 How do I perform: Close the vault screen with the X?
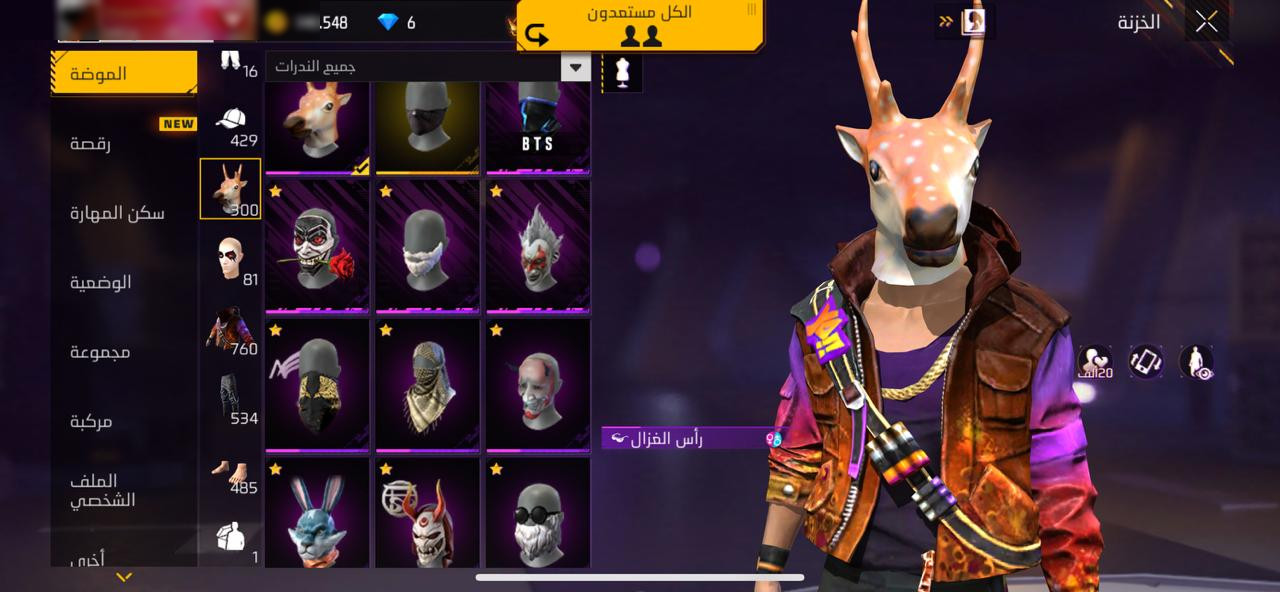pos(1206,21)
